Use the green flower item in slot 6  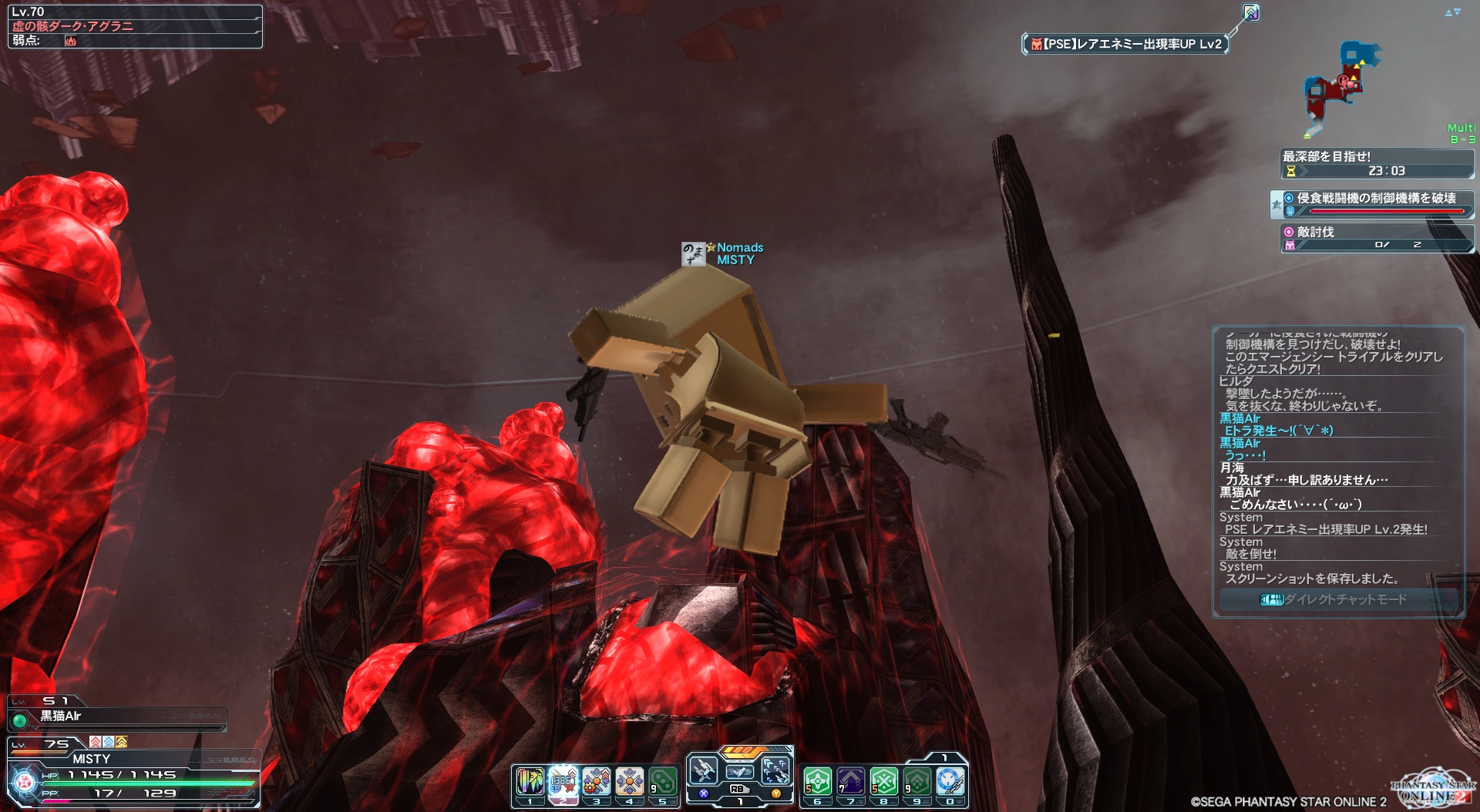[x=818, y=782]
